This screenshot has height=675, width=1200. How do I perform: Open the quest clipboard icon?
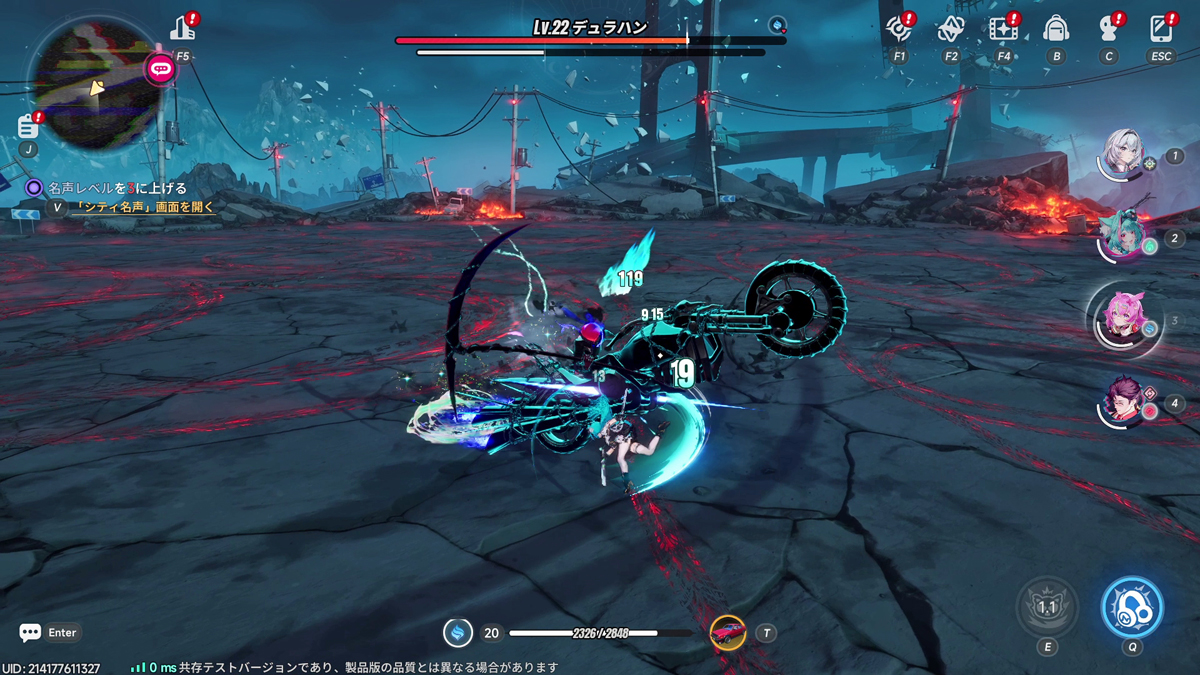pyautogui.click(x=28, y=127)
